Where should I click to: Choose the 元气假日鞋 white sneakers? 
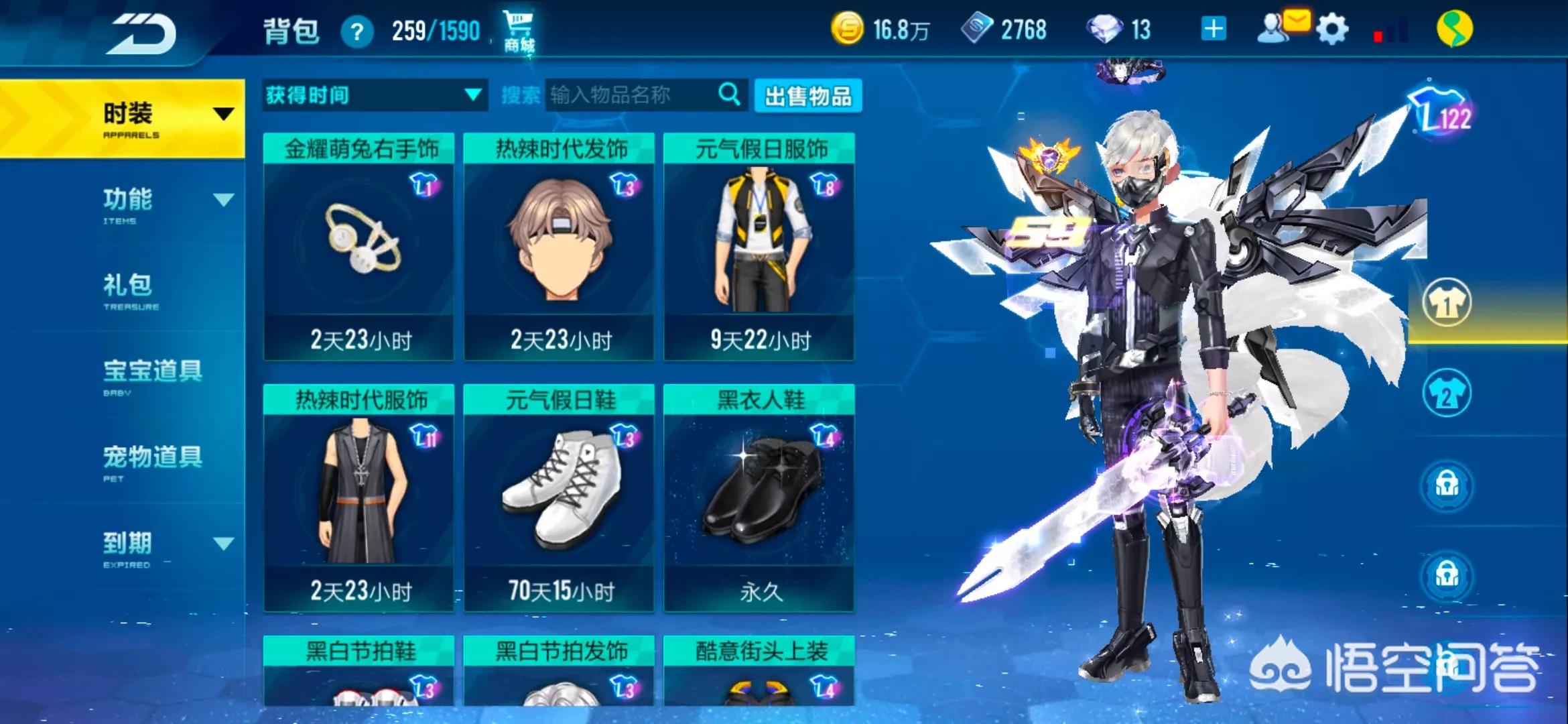559,497
